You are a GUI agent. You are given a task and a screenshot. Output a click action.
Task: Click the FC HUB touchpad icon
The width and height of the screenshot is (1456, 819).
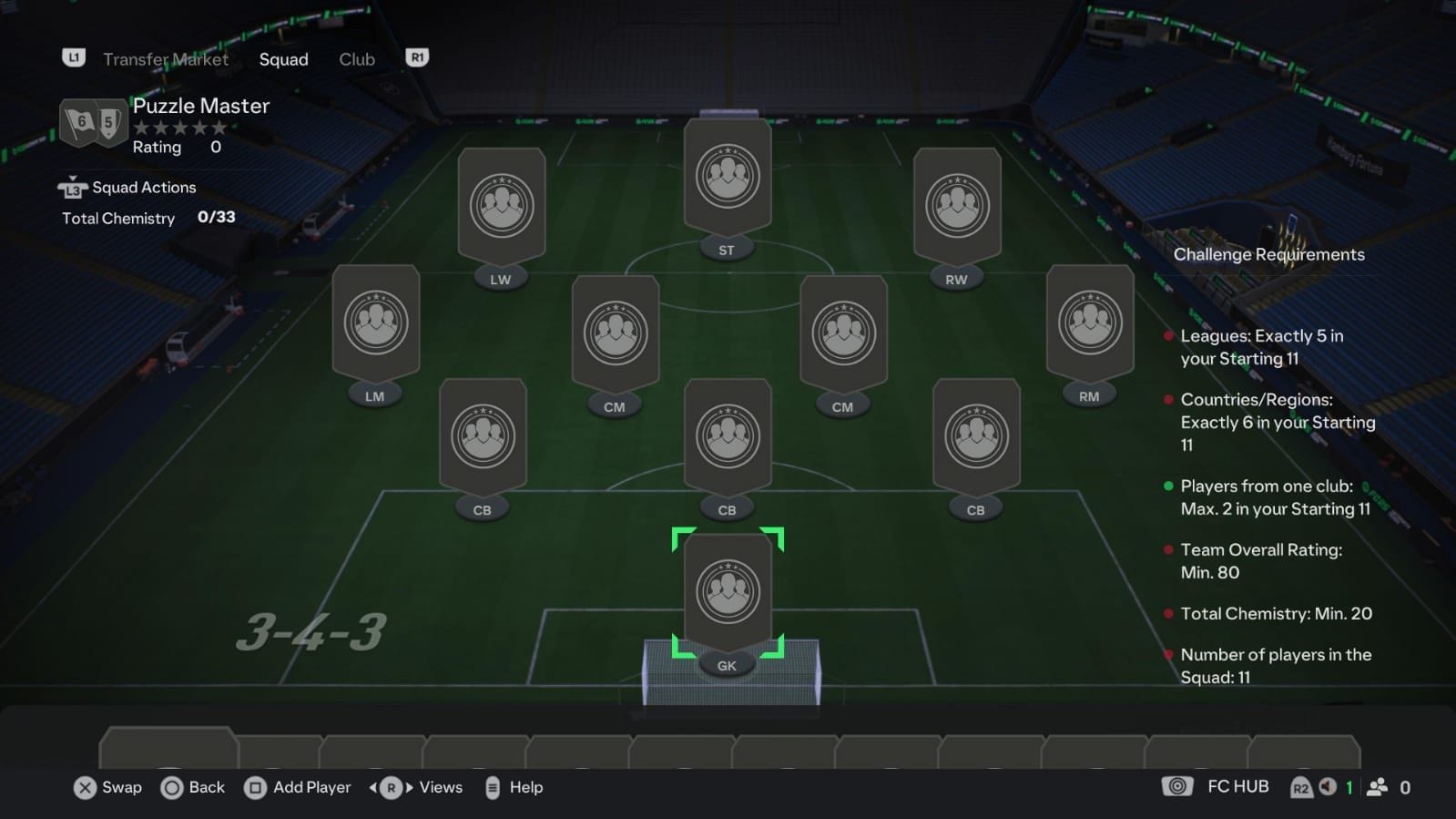pyautogui.click(x=1176, y=786)
